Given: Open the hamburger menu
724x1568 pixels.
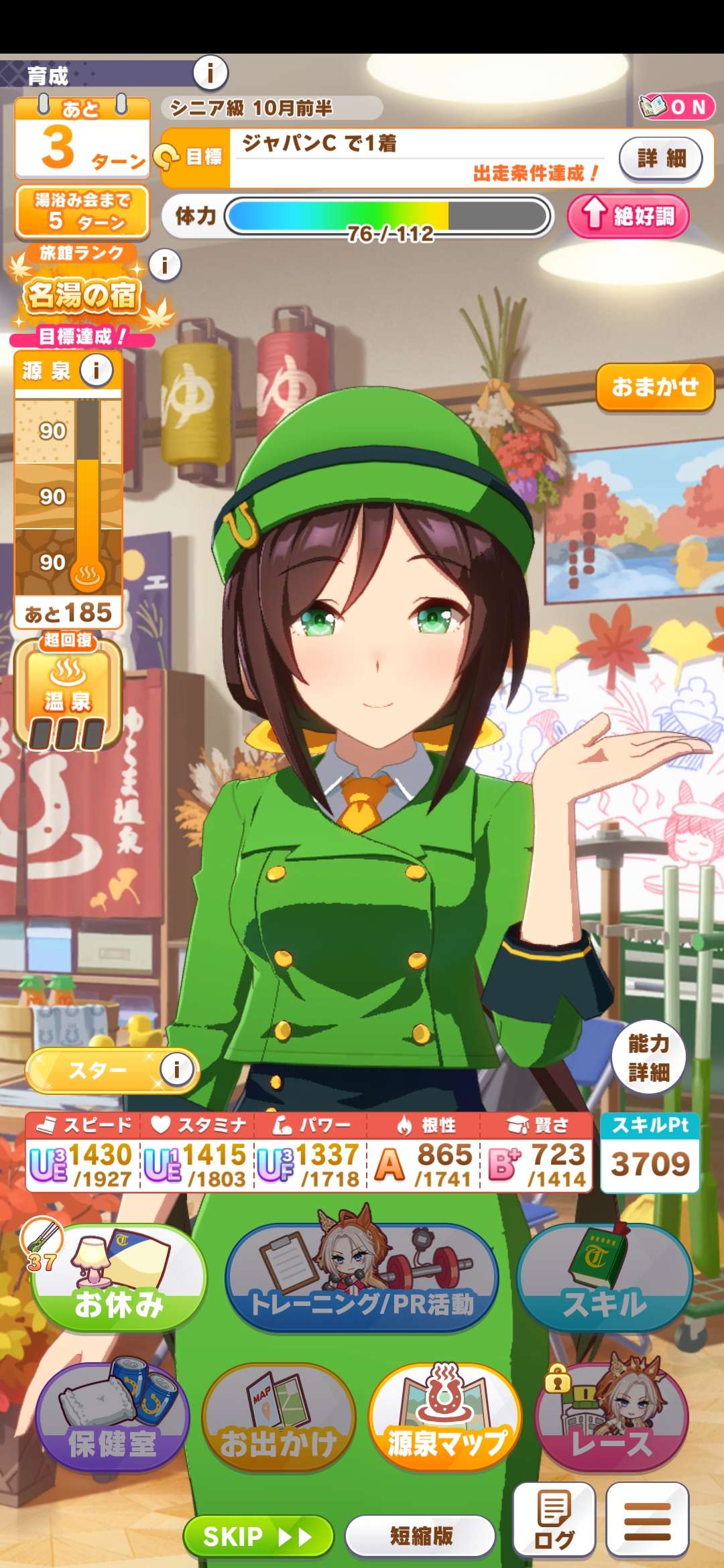Looking at the screenshot, I should pos(648,1520).
